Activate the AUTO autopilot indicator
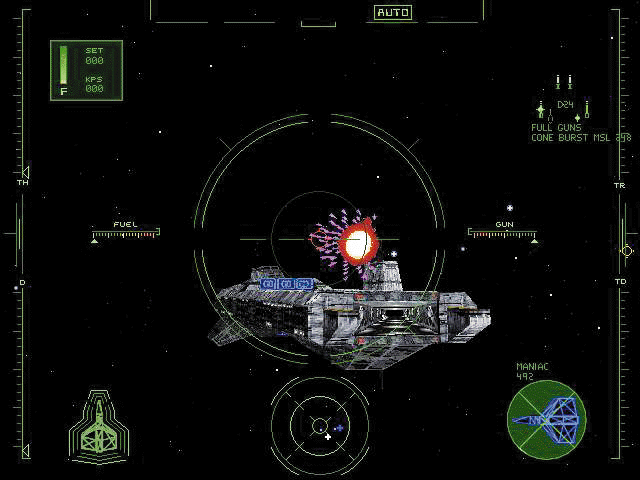The image size is (640, 480). 393,13
